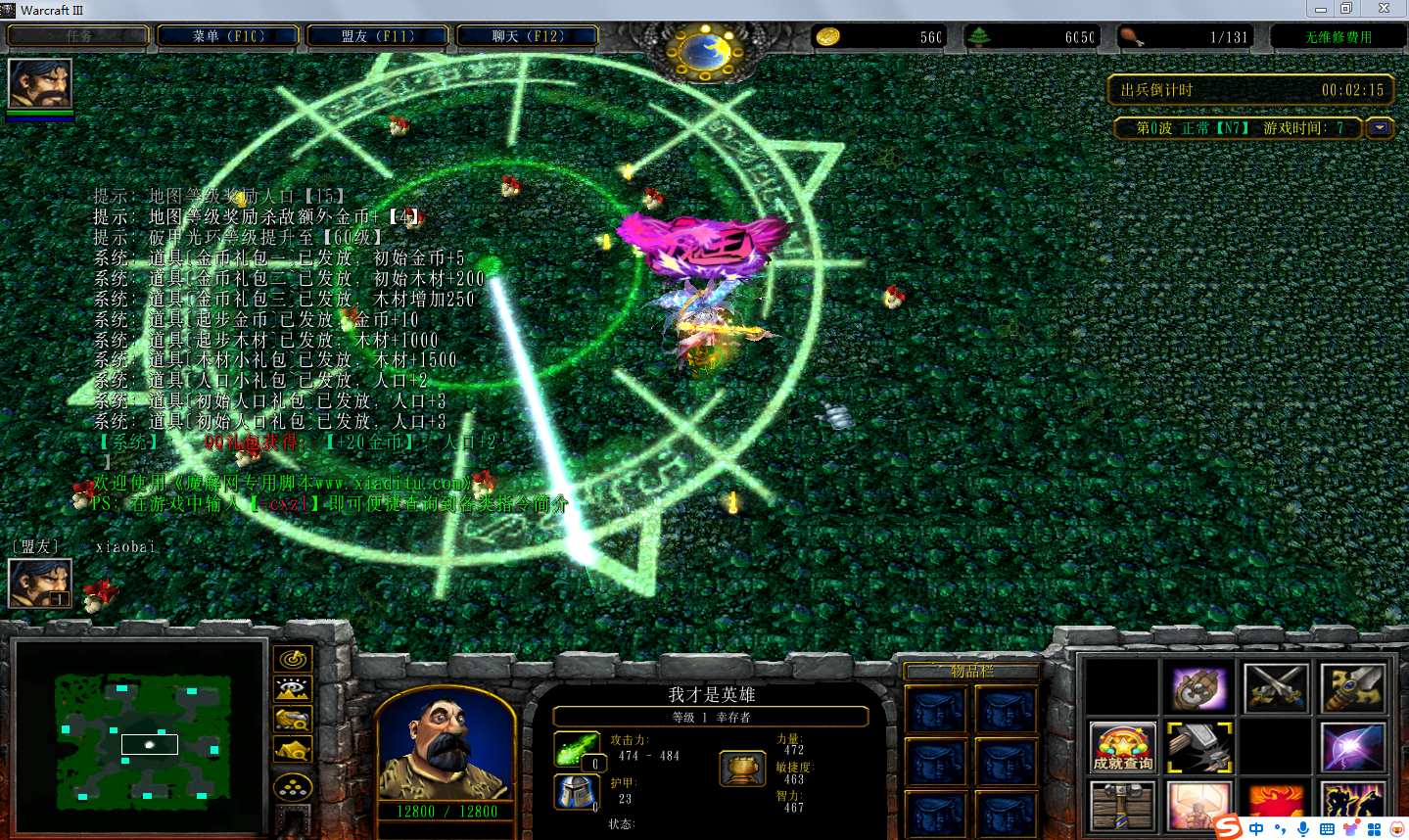Open the 聊天 (F12) chat log
The width and height of the screenshot is (1409, 840).
click(527, 36)
